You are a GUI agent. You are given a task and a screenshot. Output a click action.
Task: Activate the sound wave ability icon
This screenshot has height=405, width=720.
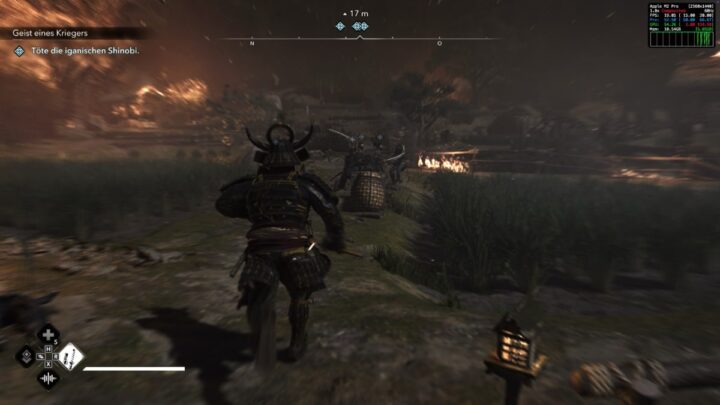coord(48,378)
